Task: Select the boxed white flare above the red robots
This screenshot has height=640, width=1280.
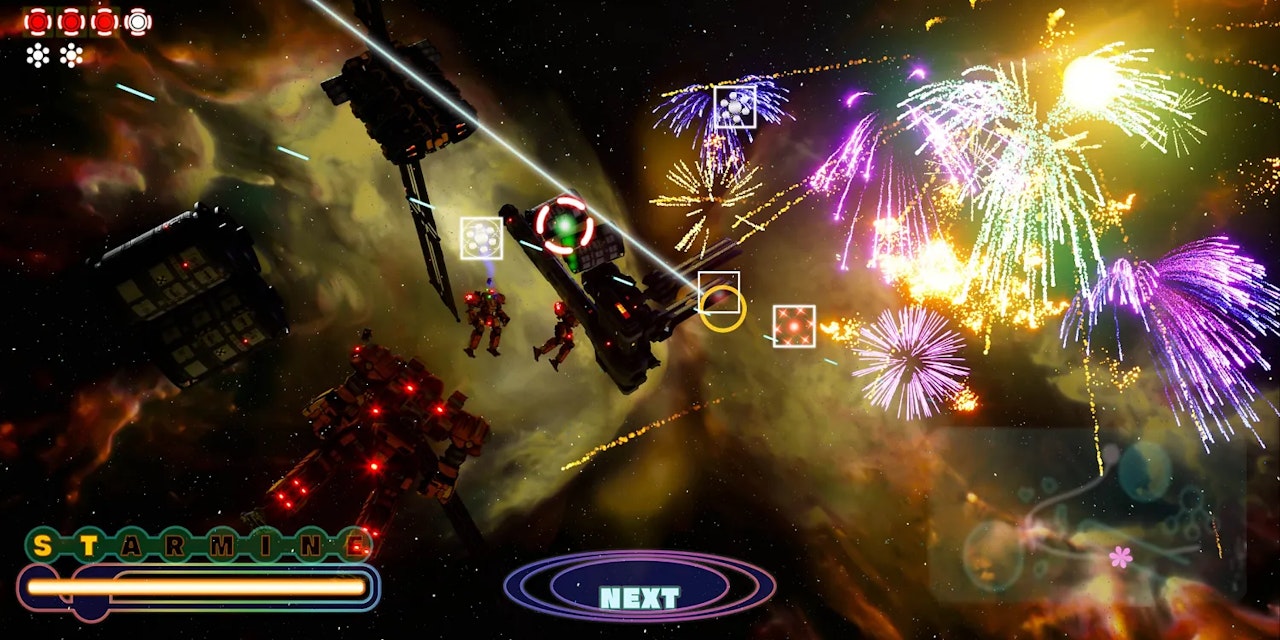Action: click(x=481, y=238)
